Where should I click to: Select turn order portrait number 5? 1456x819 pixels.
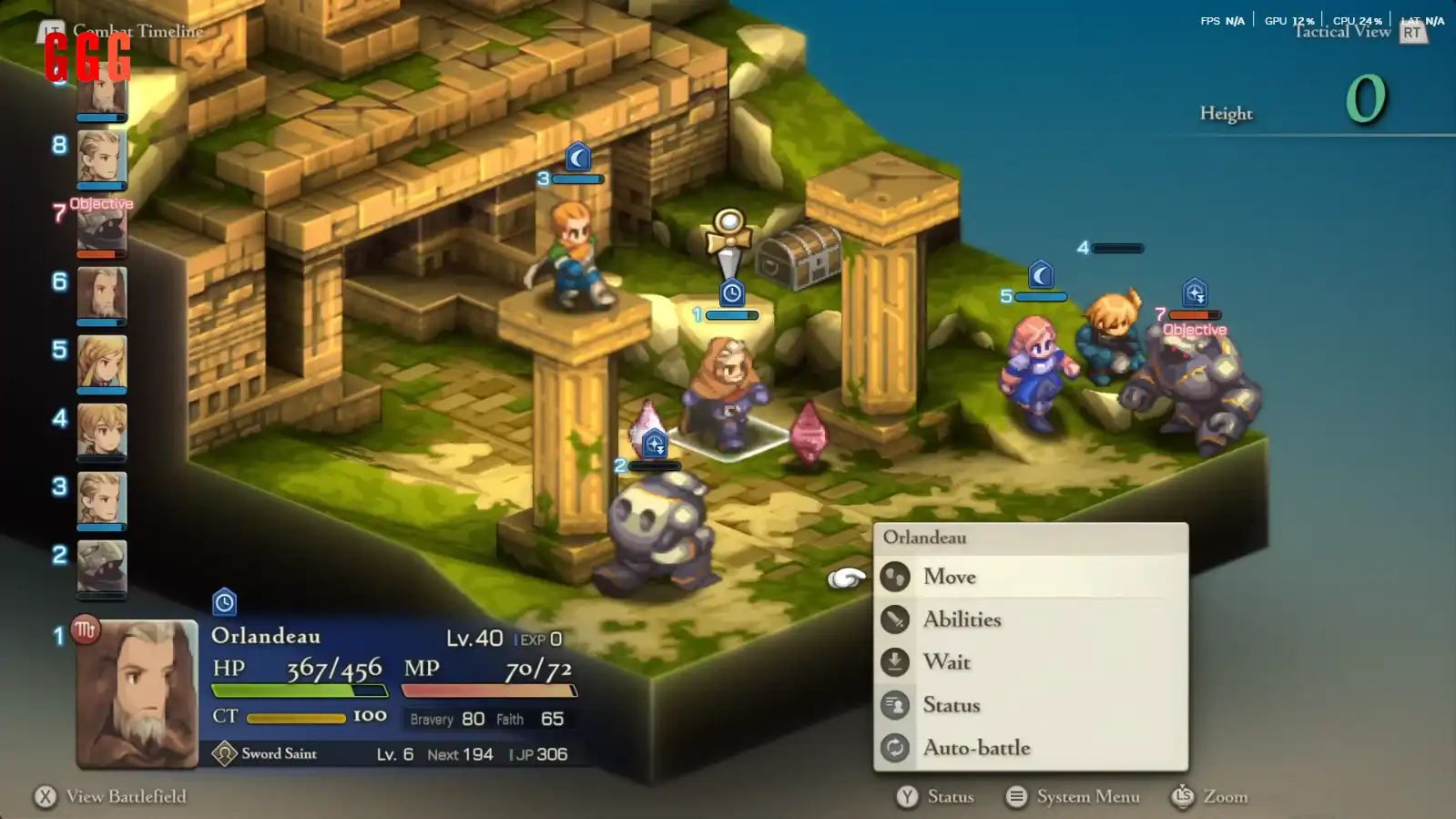click(101, 362)
